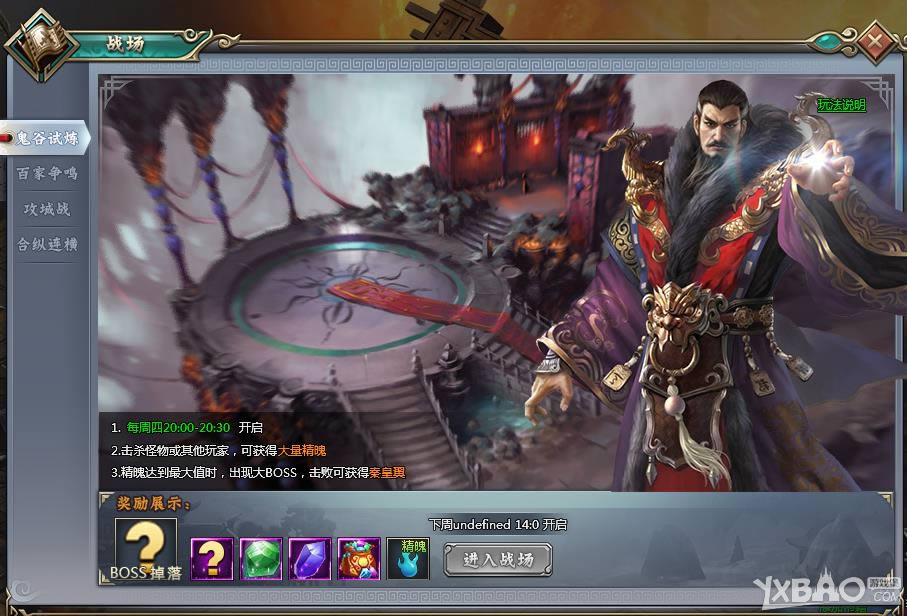Close the 战场 battlefield window

click(875, 42)
